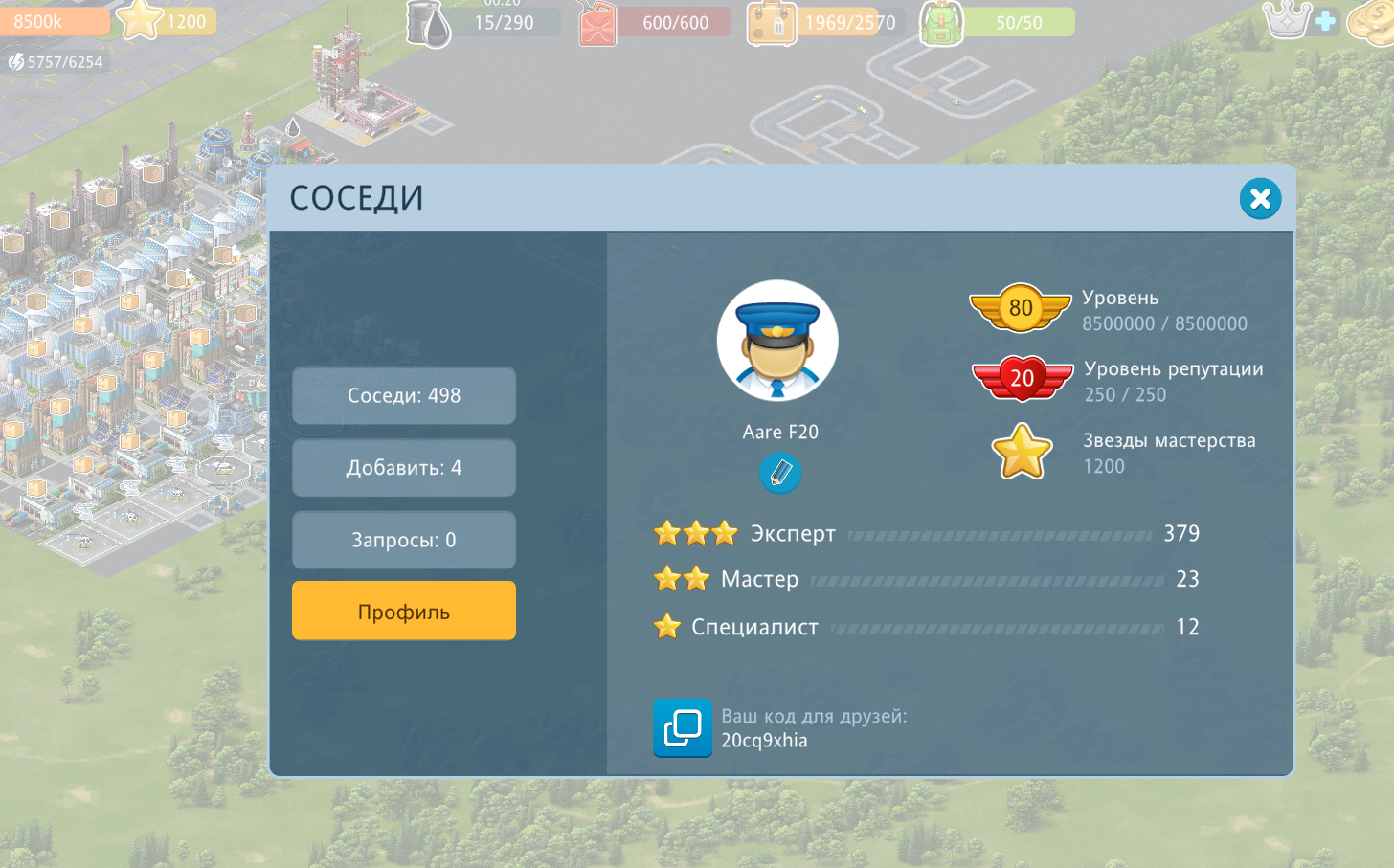Switch to the Добавить: 4 tab
1394x868 pixels.
coord(404,468)
